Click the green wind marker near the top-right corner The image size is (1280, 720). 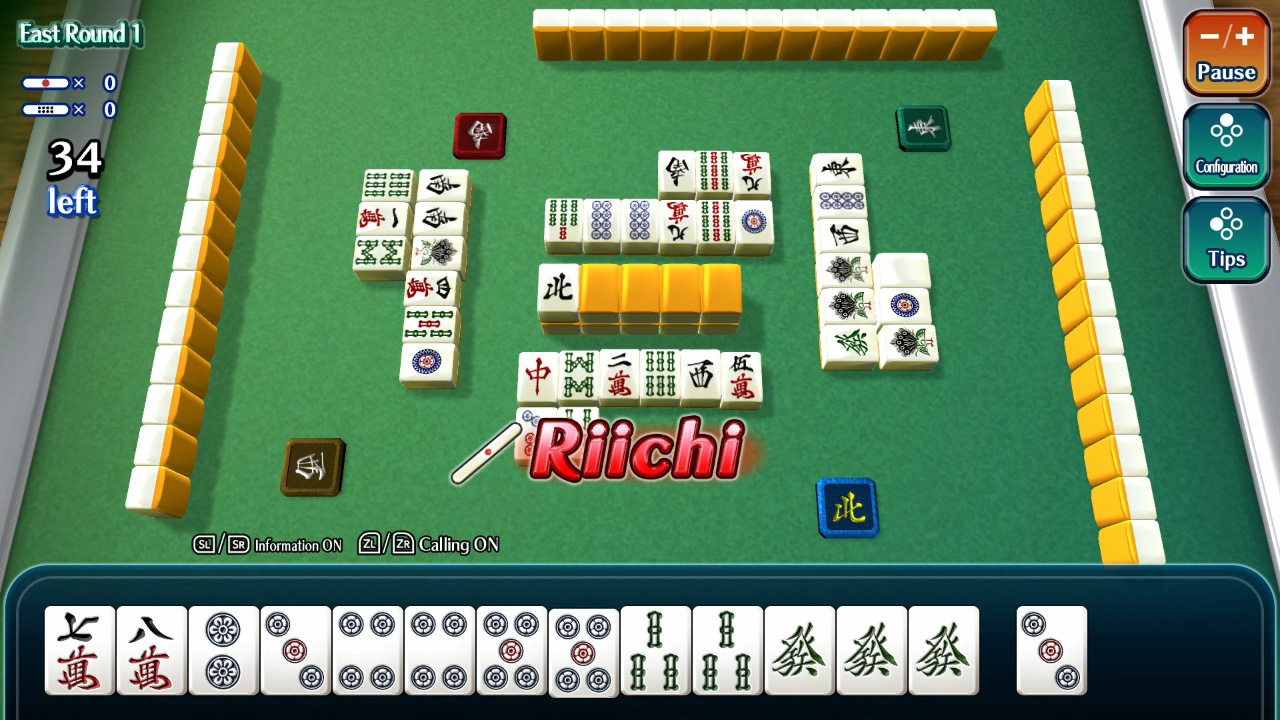923,128
